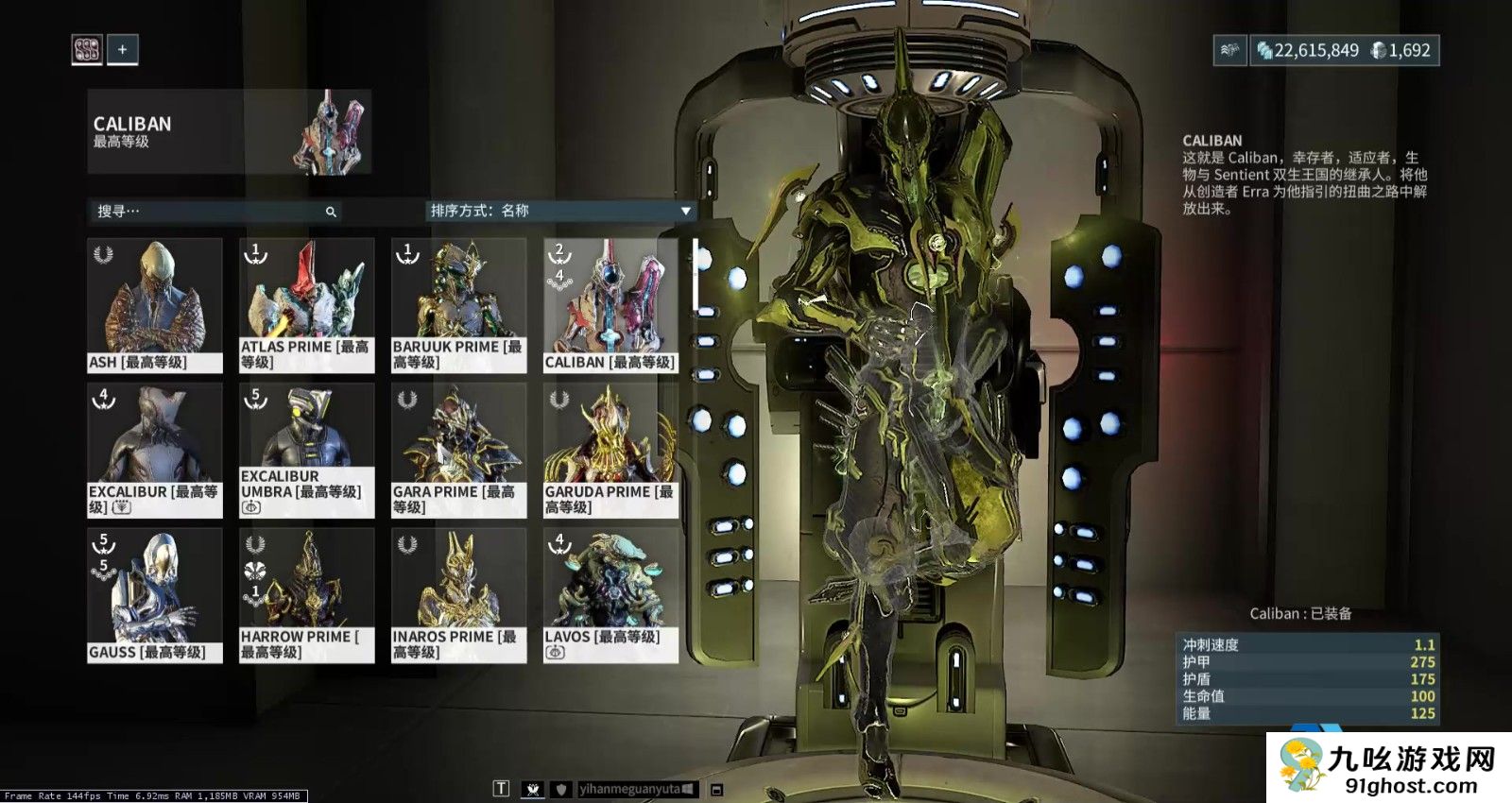Select the Gara Prime tile
Screen dimensions: 1512x803
tap(458, 450)
